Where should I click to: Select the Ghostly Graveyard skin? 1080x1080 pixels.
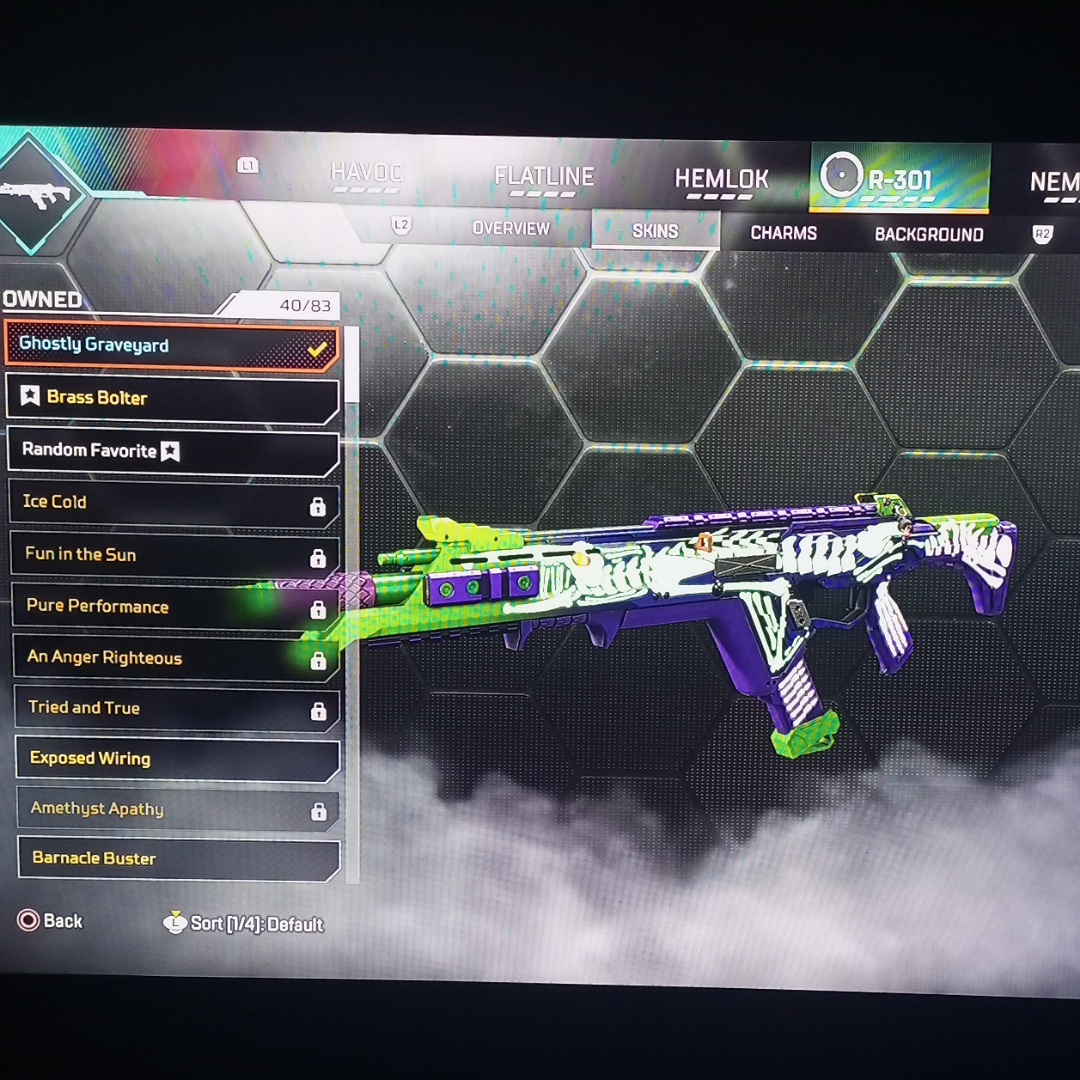point(172,346)
